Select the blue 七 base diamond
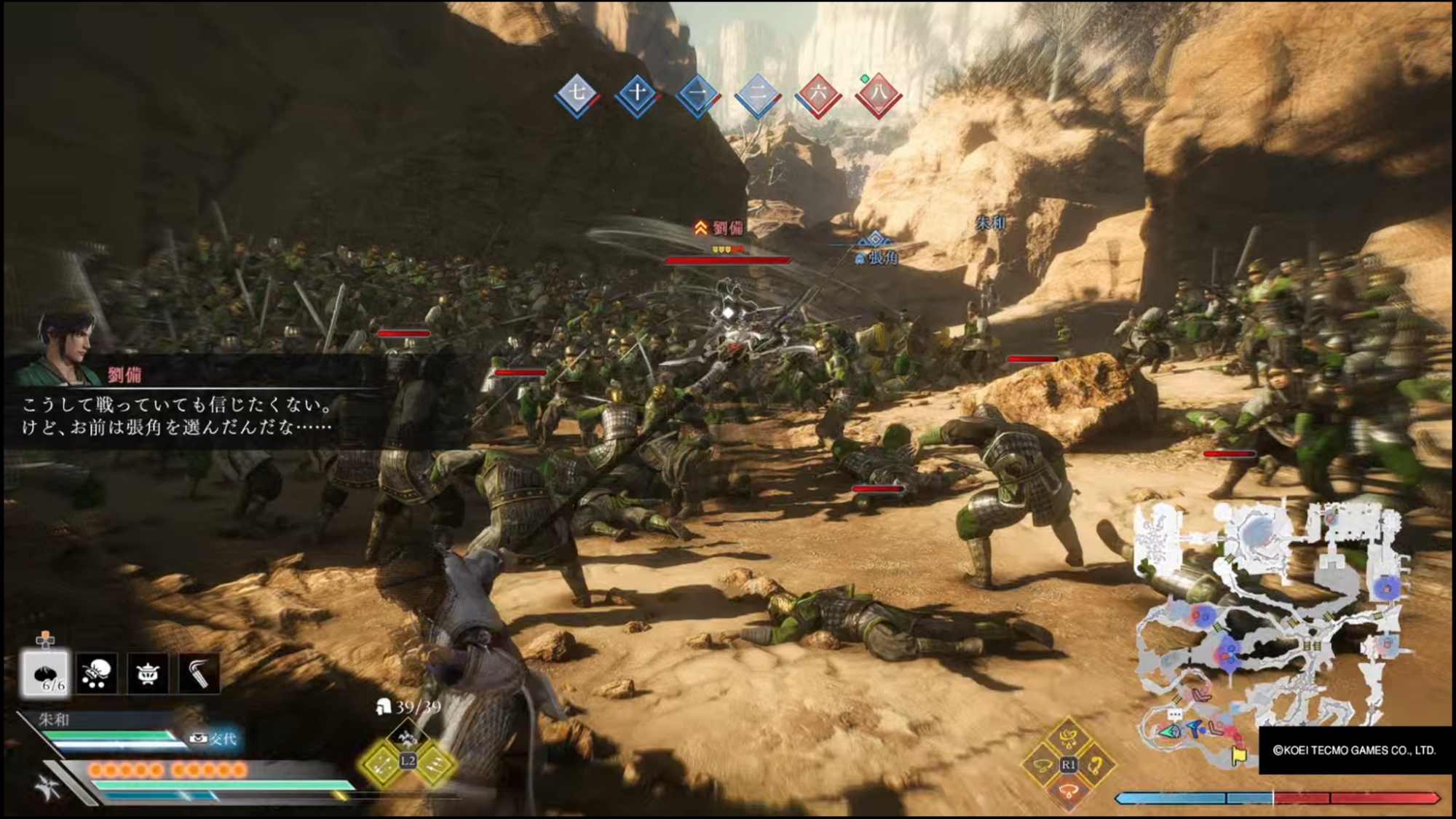The height and width of the screenshot is (819, 1456). tap(577, 93)
